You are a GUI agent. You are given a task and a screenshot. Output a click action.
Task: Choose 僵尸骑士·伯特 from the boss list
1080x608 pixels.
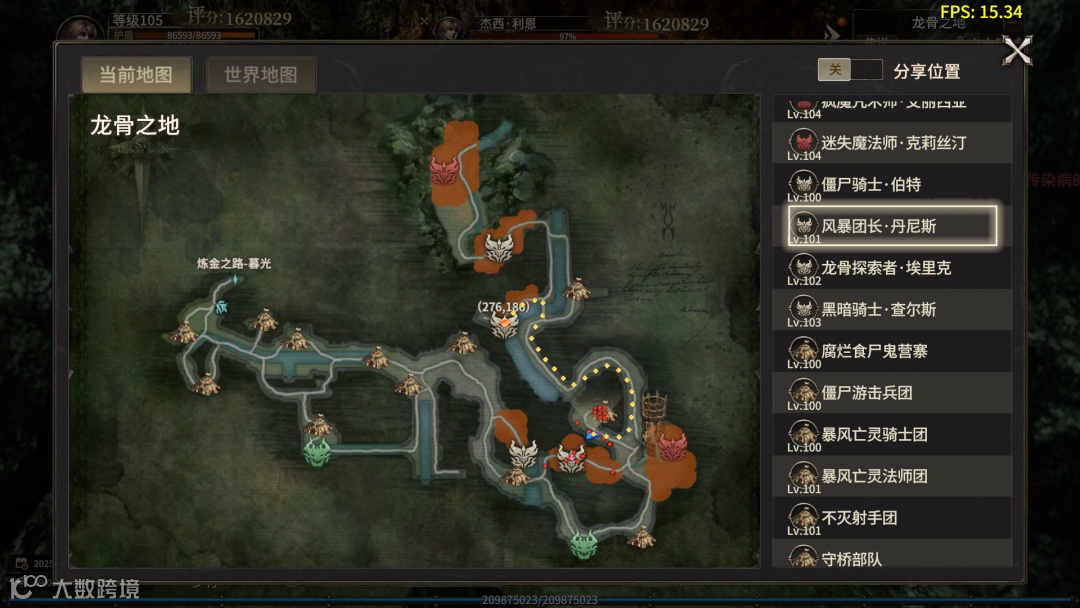(x=893, y=185)
